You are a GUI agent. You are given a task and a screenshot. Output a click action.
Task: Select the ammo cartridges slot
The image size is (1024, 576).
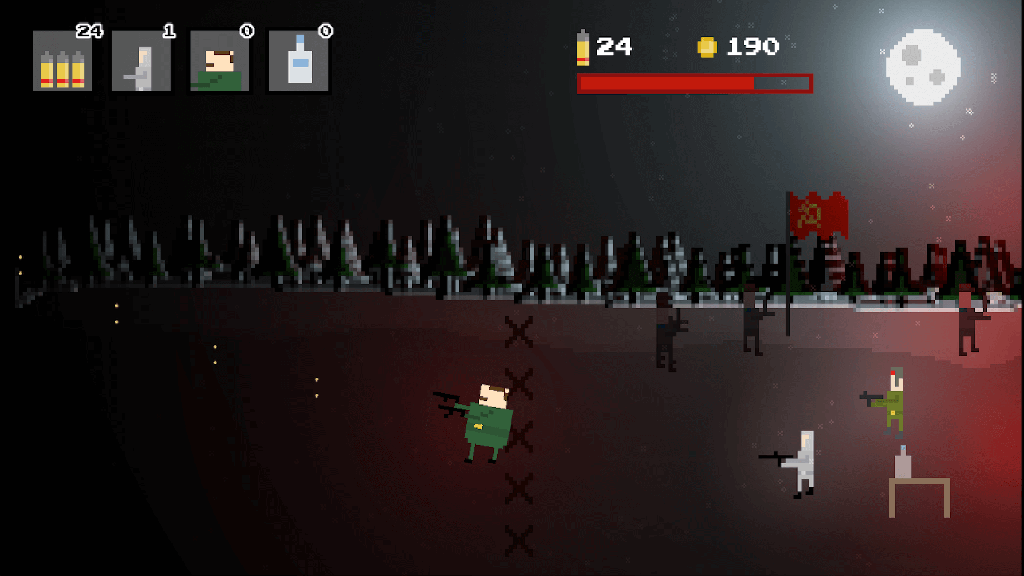pyautogui.click(x=62, y=62)
